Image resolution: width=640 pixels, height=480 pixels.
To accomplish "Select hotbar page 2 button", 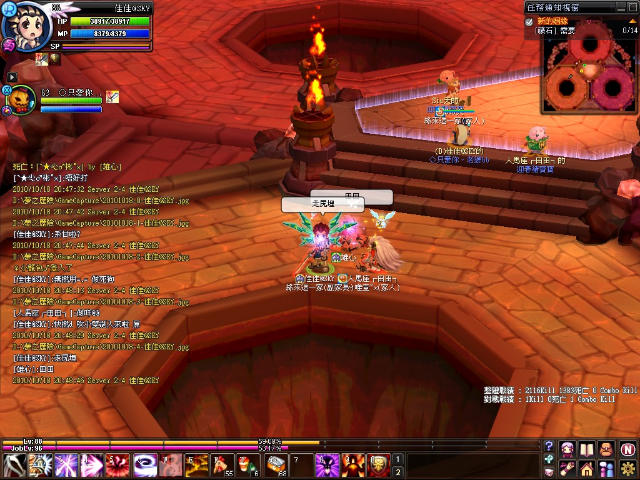I will 397,471.
